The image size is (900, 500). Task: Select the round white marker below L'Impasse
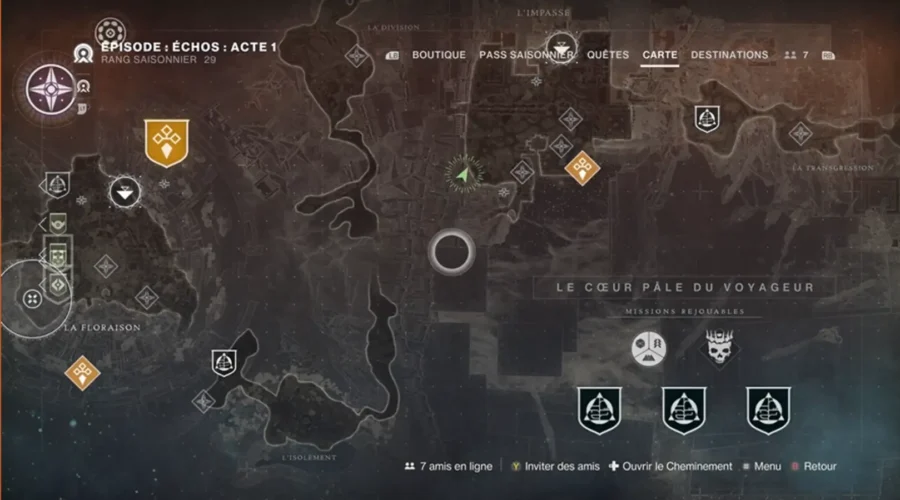tap(564, 45)
